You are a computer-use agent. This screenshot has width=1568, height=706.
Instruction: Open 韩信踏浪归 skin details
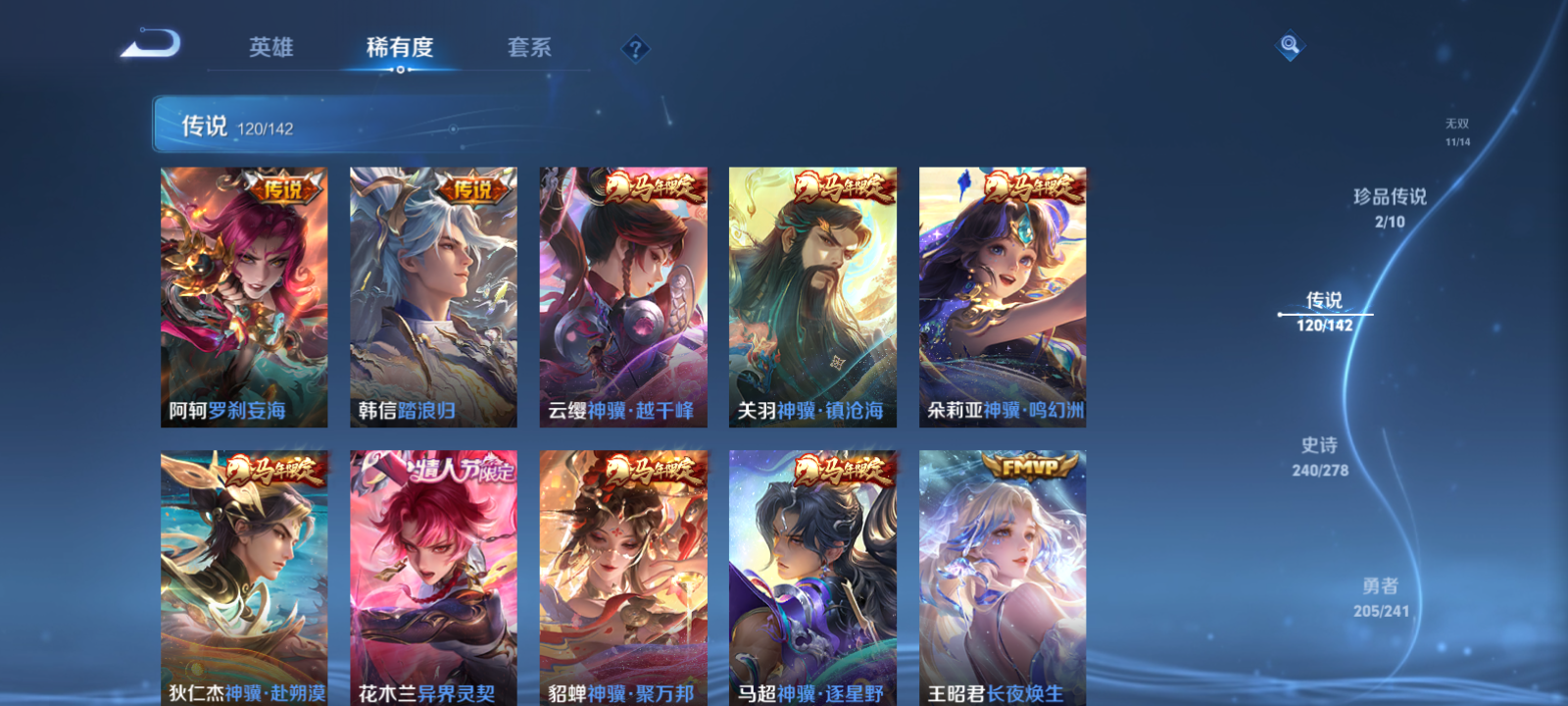click(432, 294)
